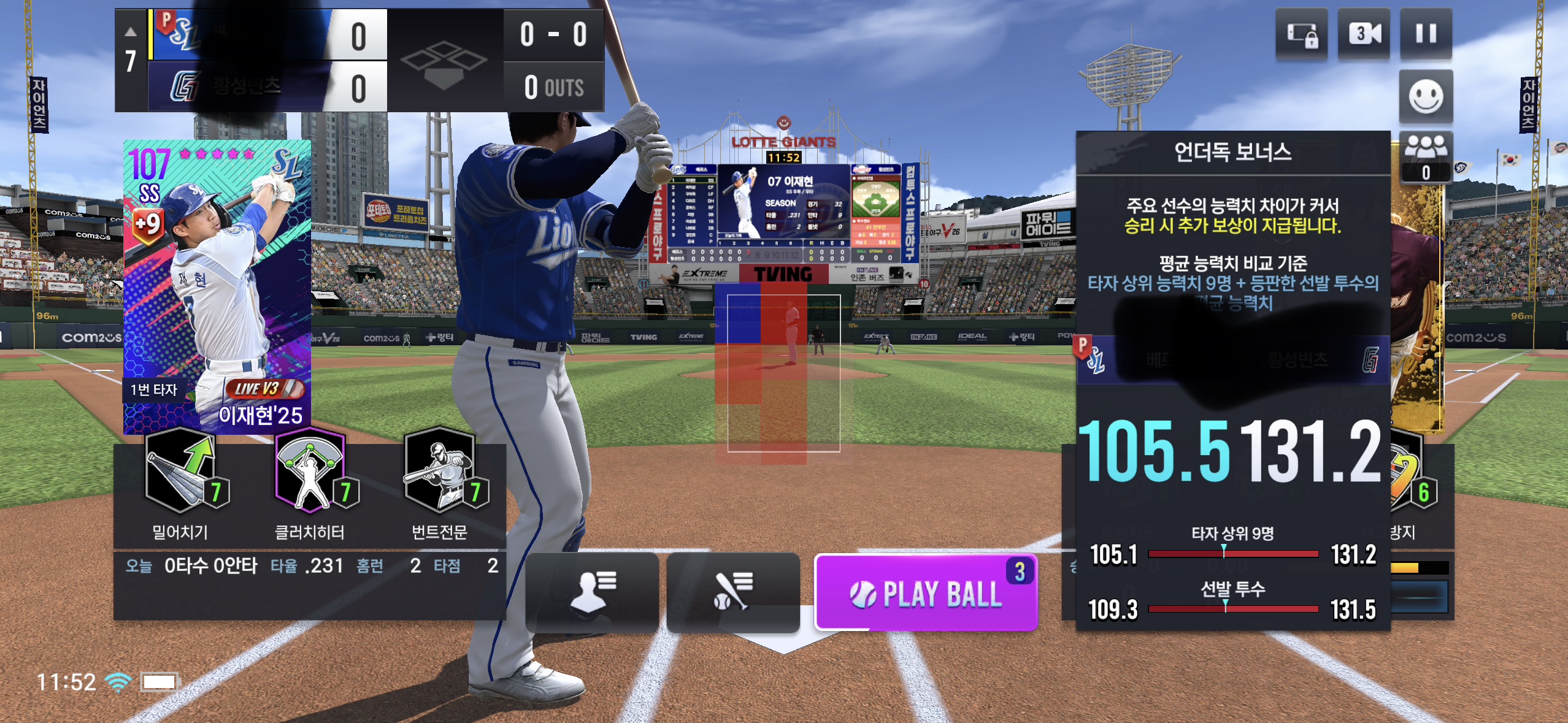Collapse the scoreboard using the up arrow
Screen dimensions: 1568x723
131,32
